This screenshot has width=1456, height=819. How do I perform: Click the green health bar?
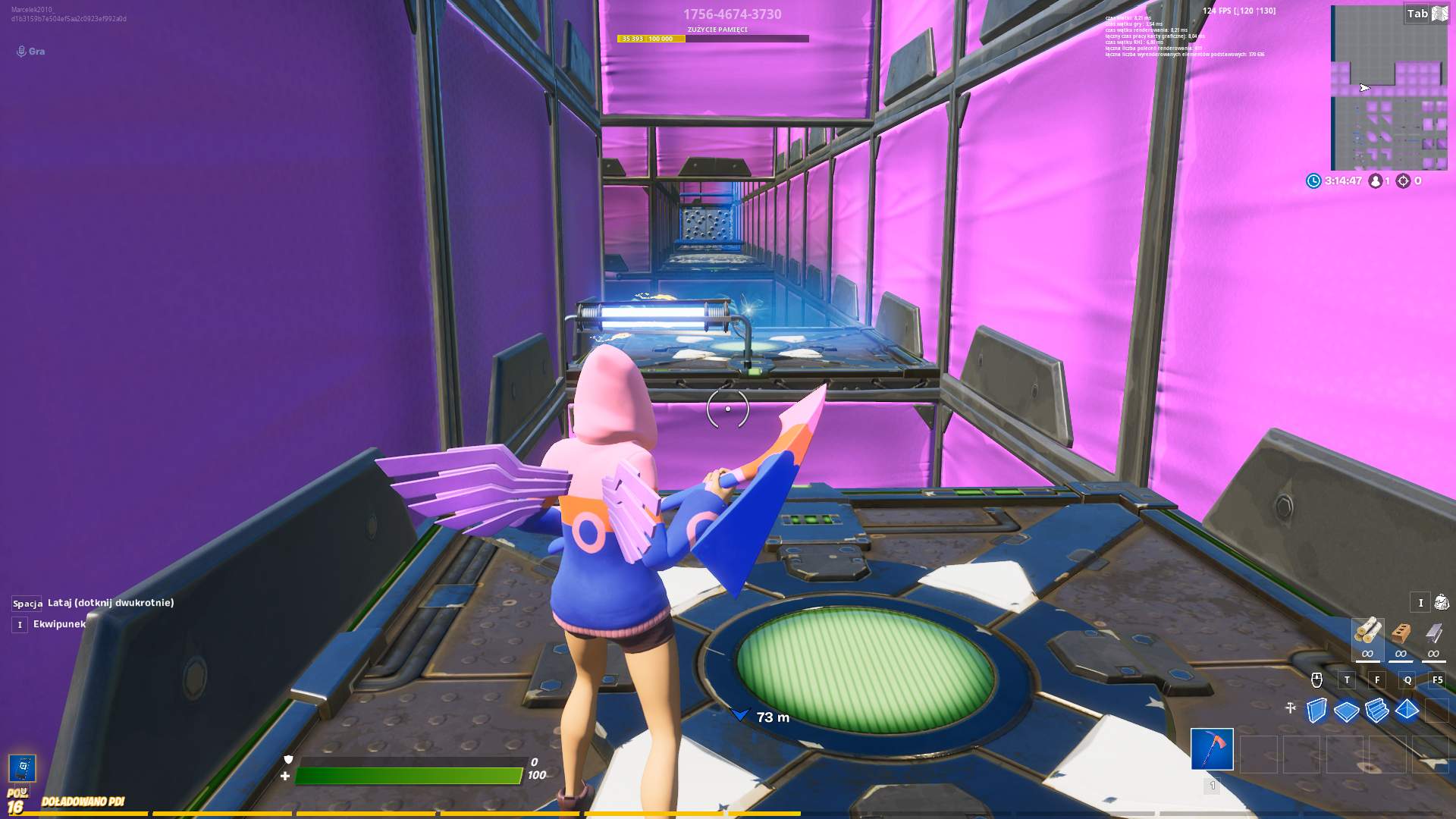409,775
